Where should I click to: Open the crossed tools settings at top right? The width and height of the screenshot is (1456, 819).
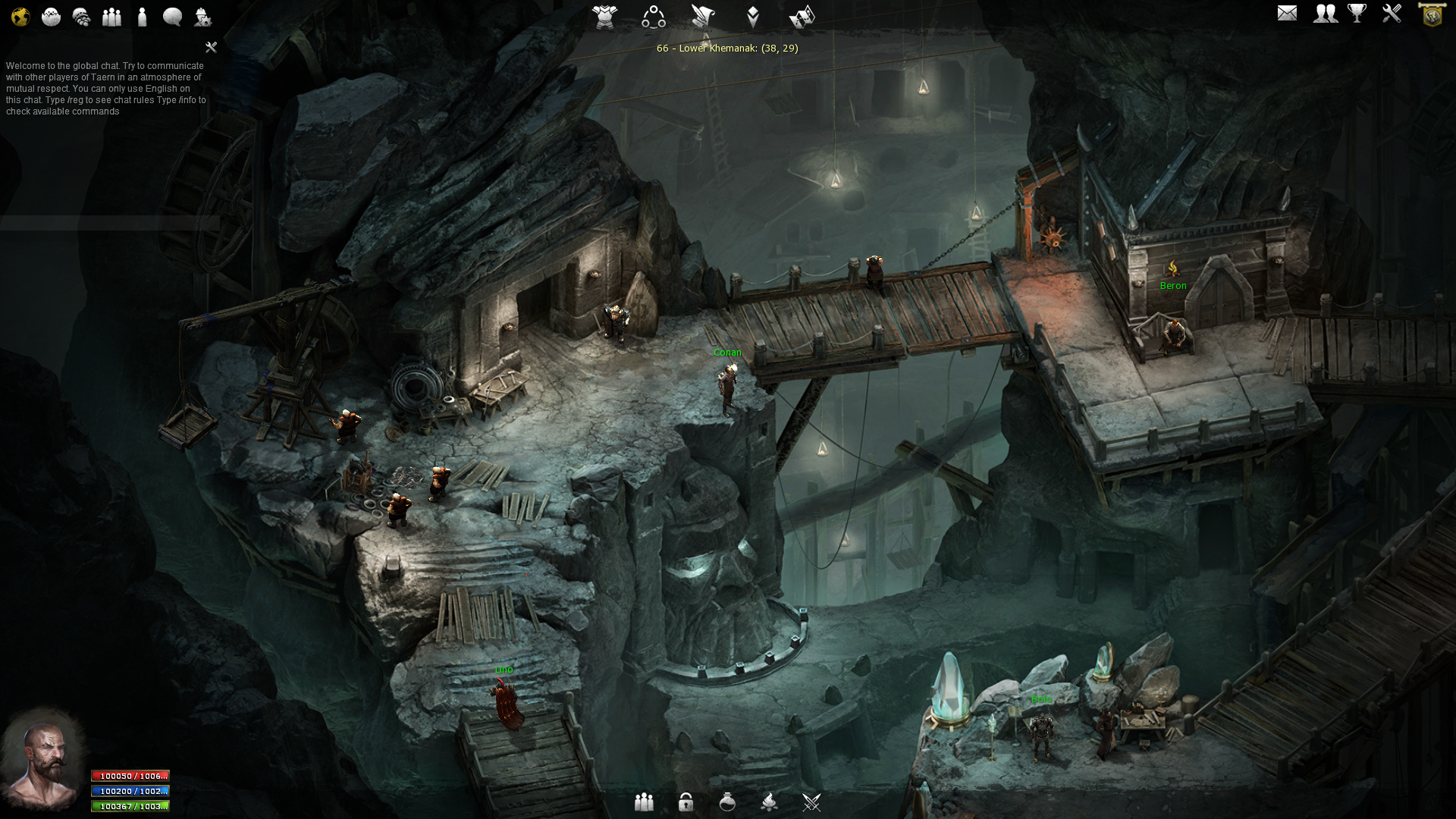(1392, 13)
